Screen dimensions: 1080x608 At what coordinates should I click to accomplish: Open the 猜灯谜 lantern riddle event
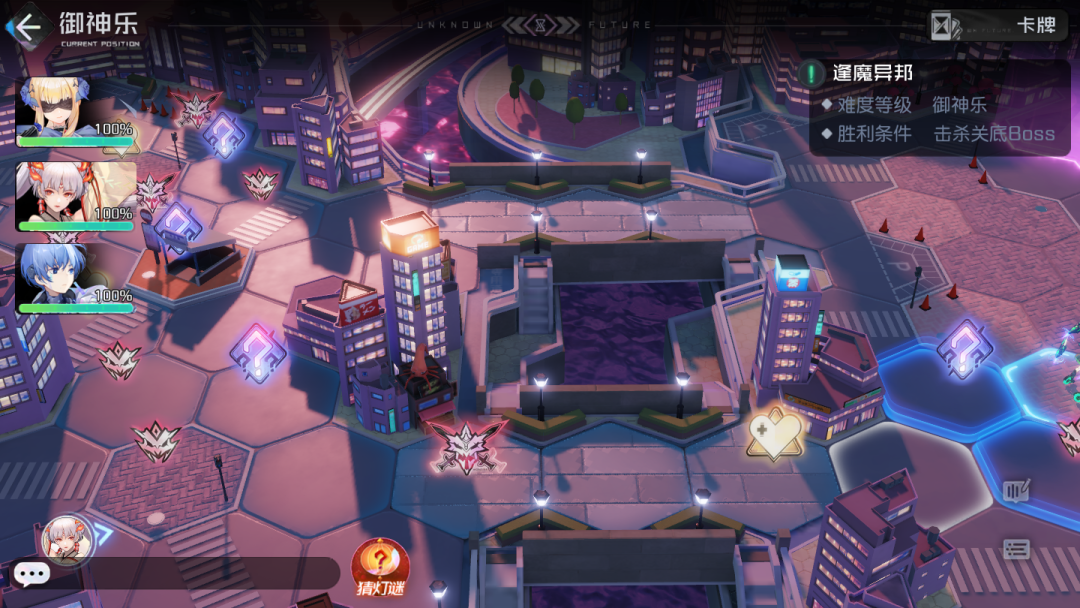click(380, 568)
